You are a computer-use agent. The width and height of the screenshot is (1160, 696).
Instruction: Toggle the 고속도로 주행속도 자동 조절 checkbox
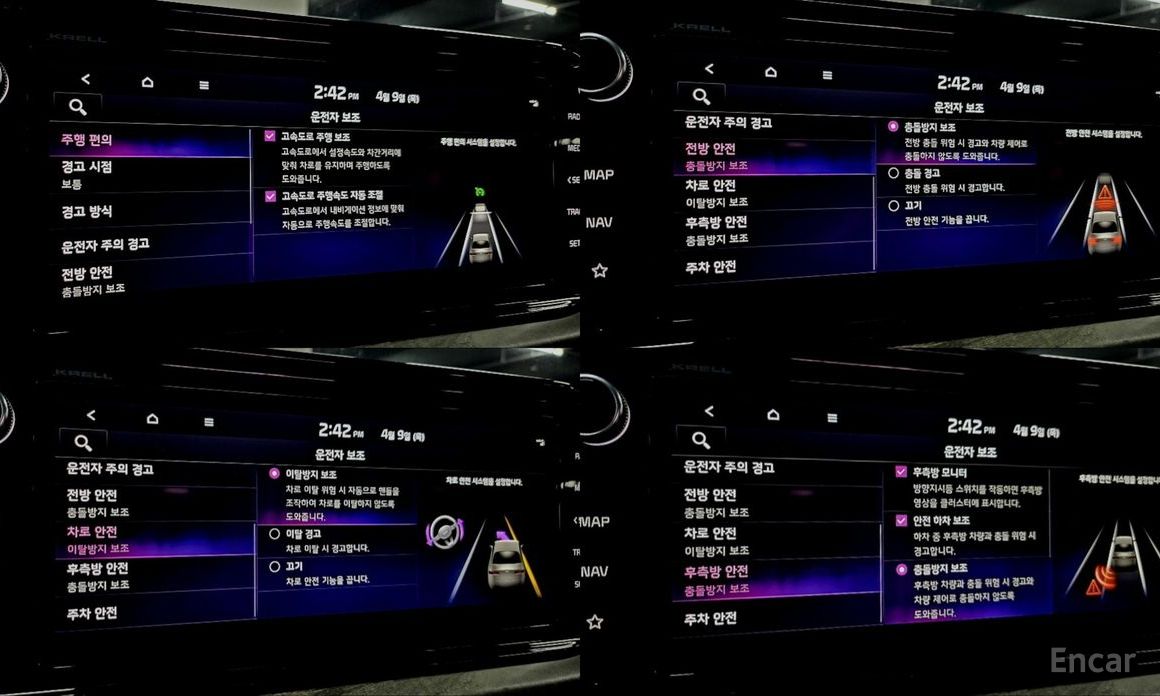[270, 196]
